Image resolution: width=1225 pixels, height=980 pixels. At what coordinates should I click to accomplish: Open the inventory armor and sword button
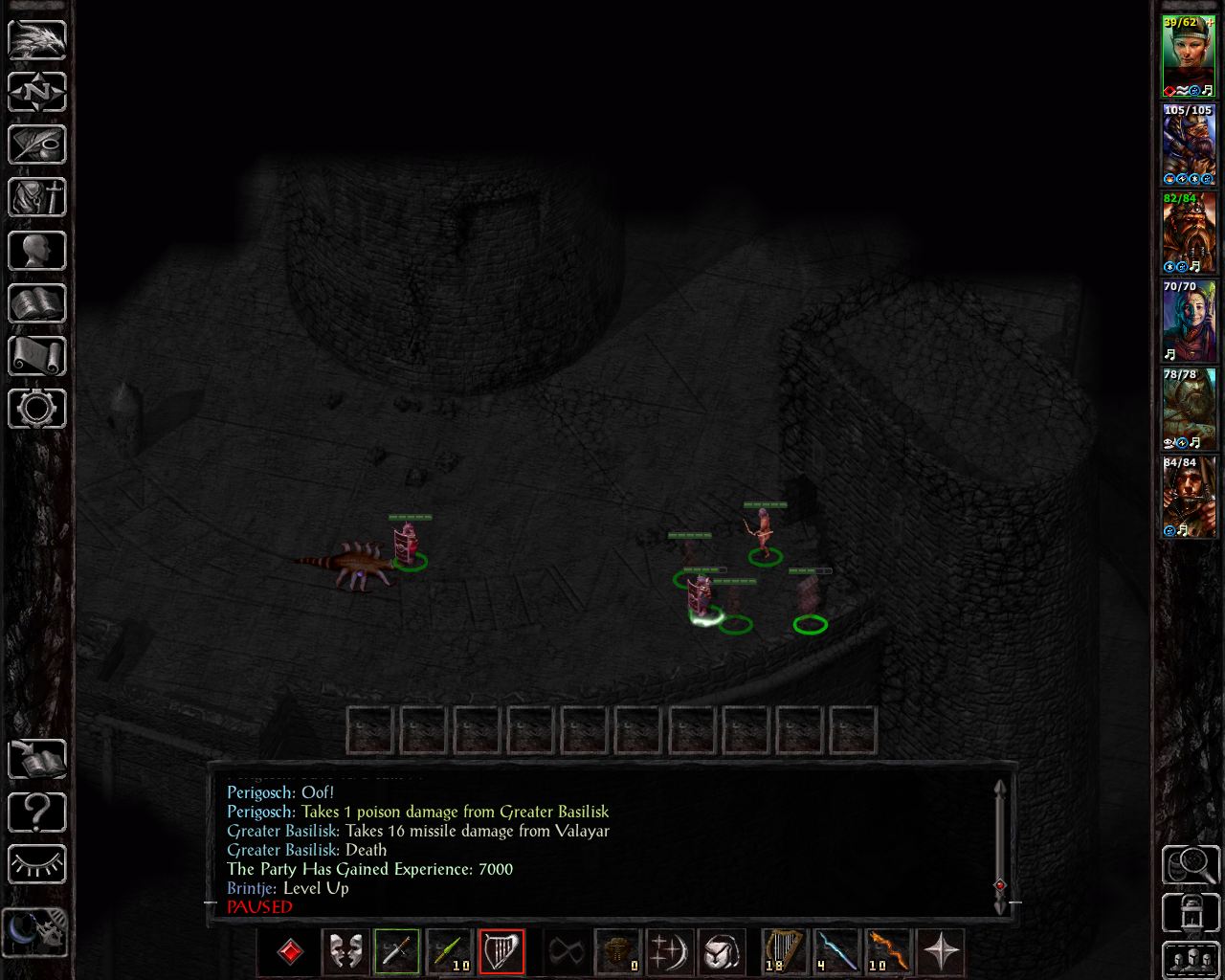pyautogui.click(x=37, y=197)
